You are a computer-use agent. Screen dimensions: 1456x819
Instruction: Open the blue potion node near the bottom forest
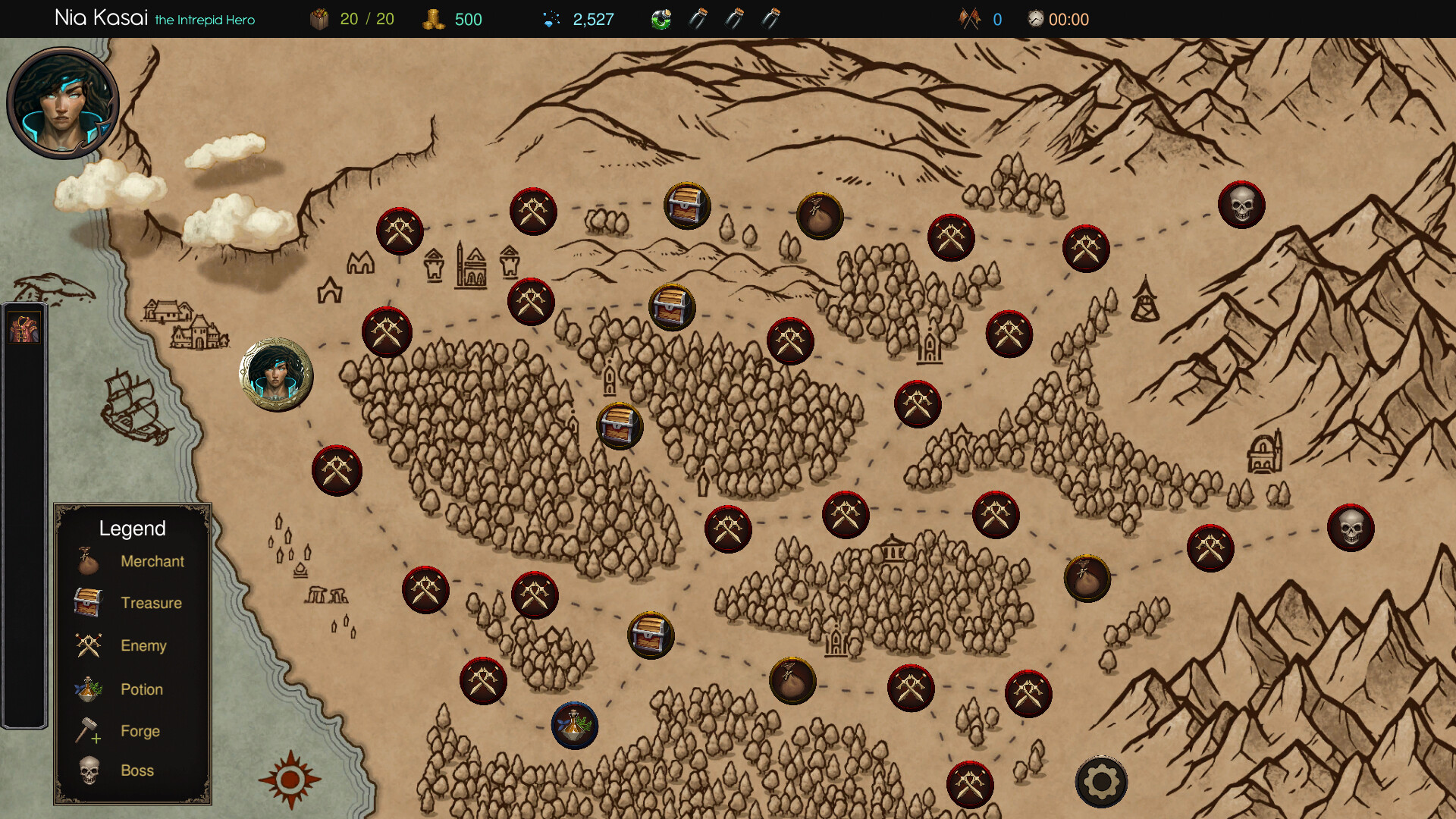tap(574, 726)
